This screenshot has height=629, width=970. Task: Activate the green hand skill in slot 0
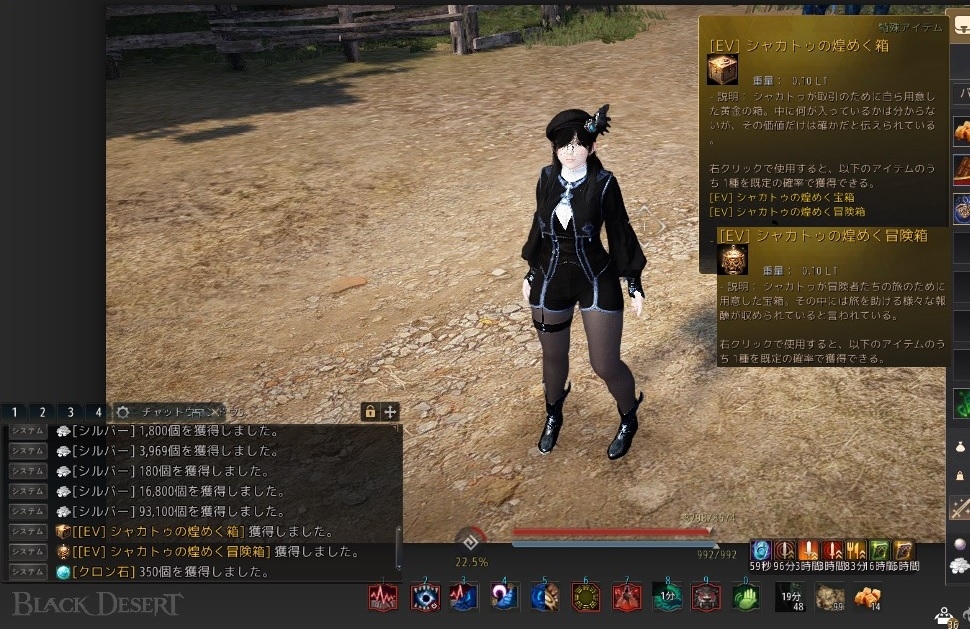746,597
